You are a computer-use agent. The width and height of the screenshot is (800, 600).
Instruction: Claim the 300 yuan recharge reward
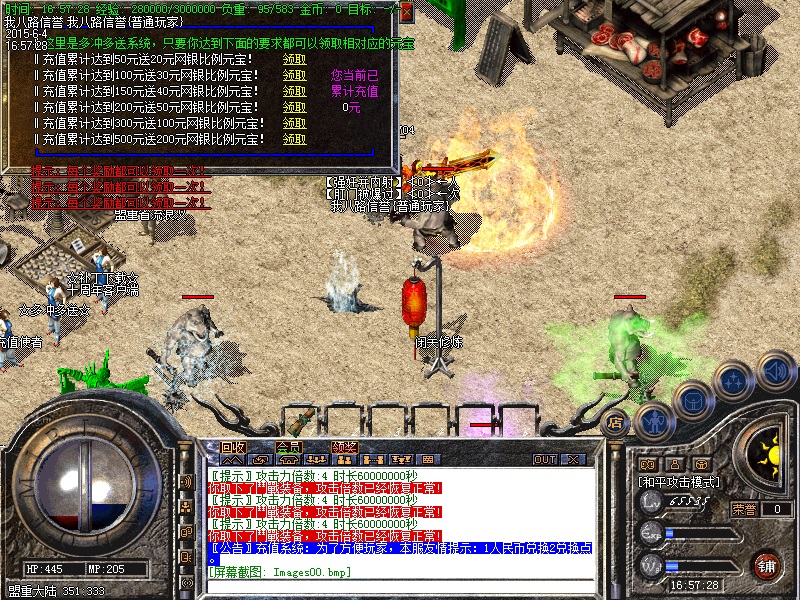(x=293, y=123)
